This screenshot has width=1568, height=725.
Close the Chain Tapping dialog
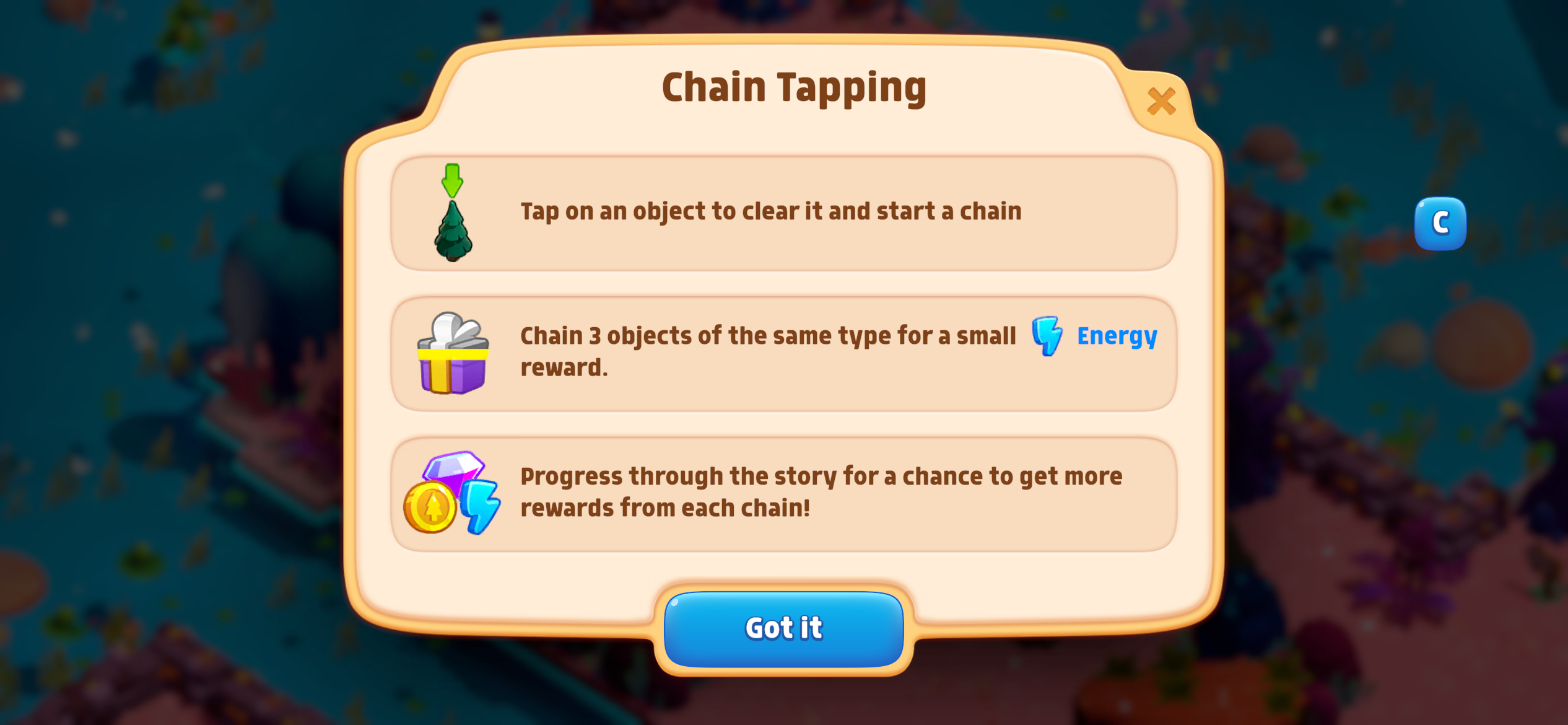tap(1161, 102)
